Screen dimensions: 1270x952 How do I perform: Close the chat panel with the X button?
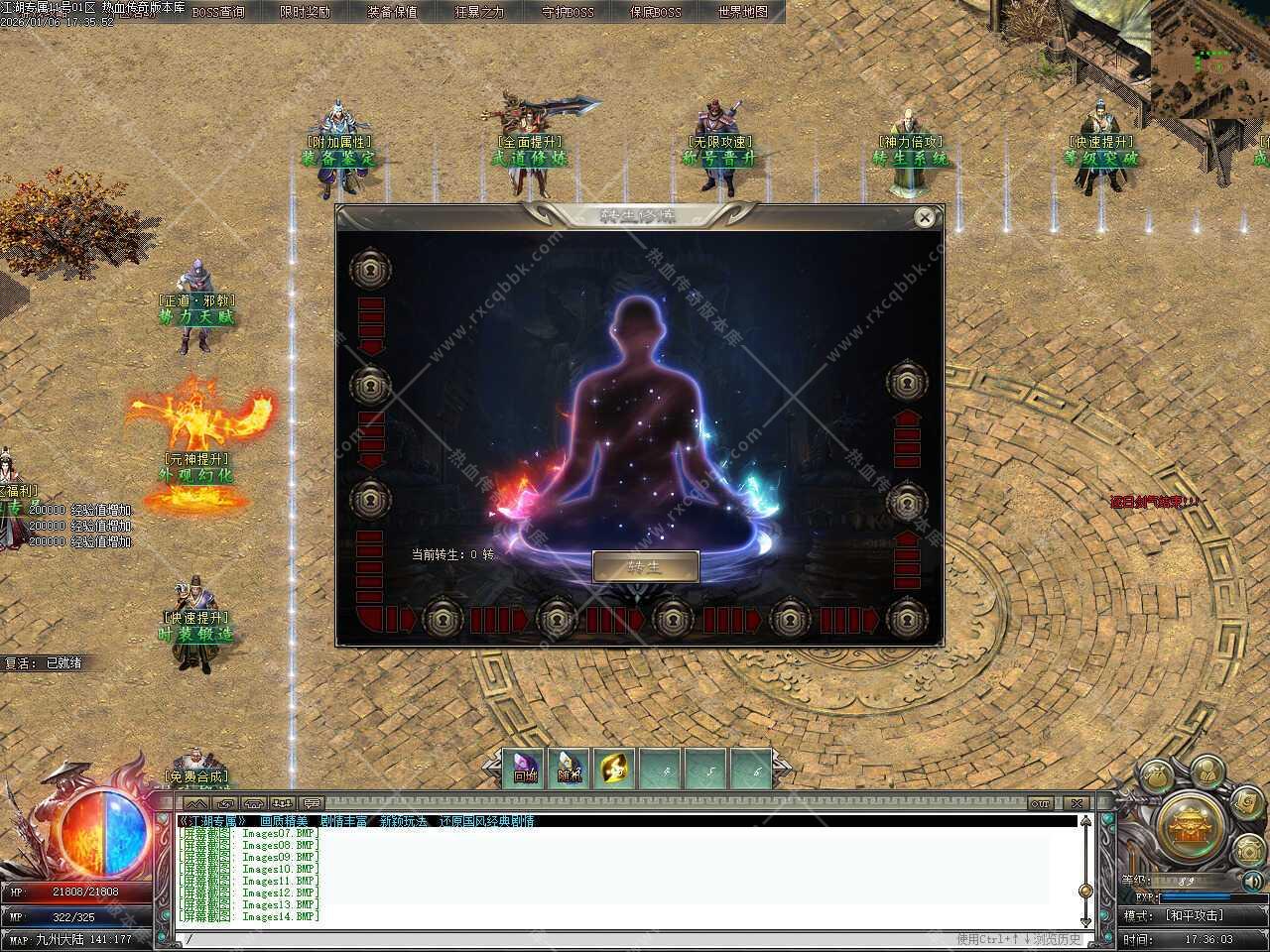pyautogui.click(x=1077, y=803)
